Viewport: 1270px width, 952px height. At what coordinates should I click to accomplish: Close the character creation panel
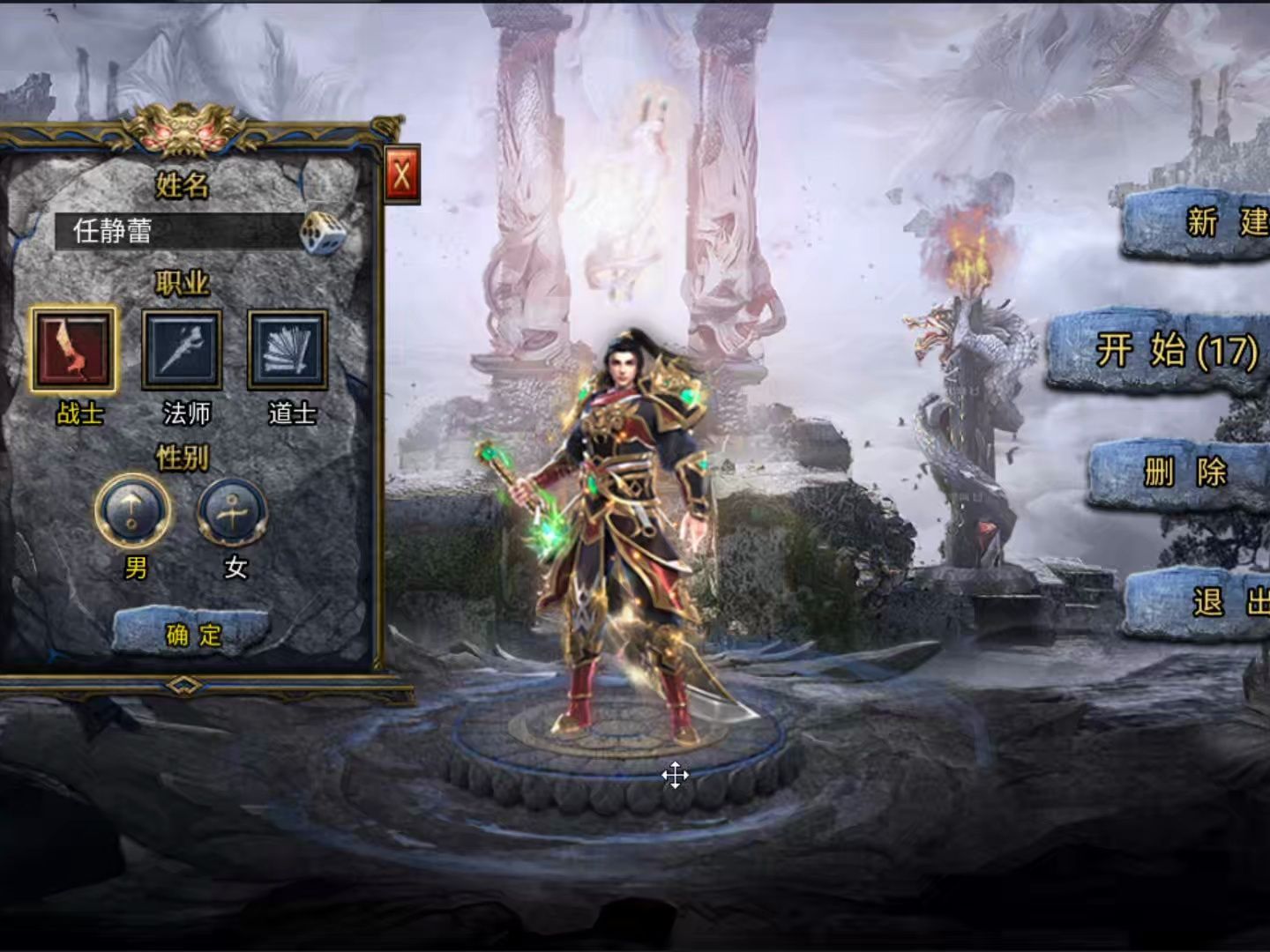click(402, 175)
